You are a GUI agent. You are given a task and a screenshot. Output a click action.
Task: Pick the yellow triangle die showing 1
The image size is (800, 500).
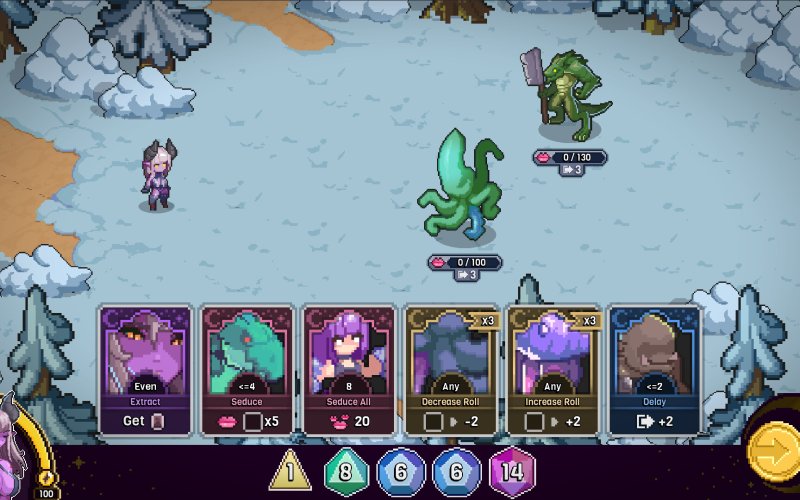[x=290, y=470]
